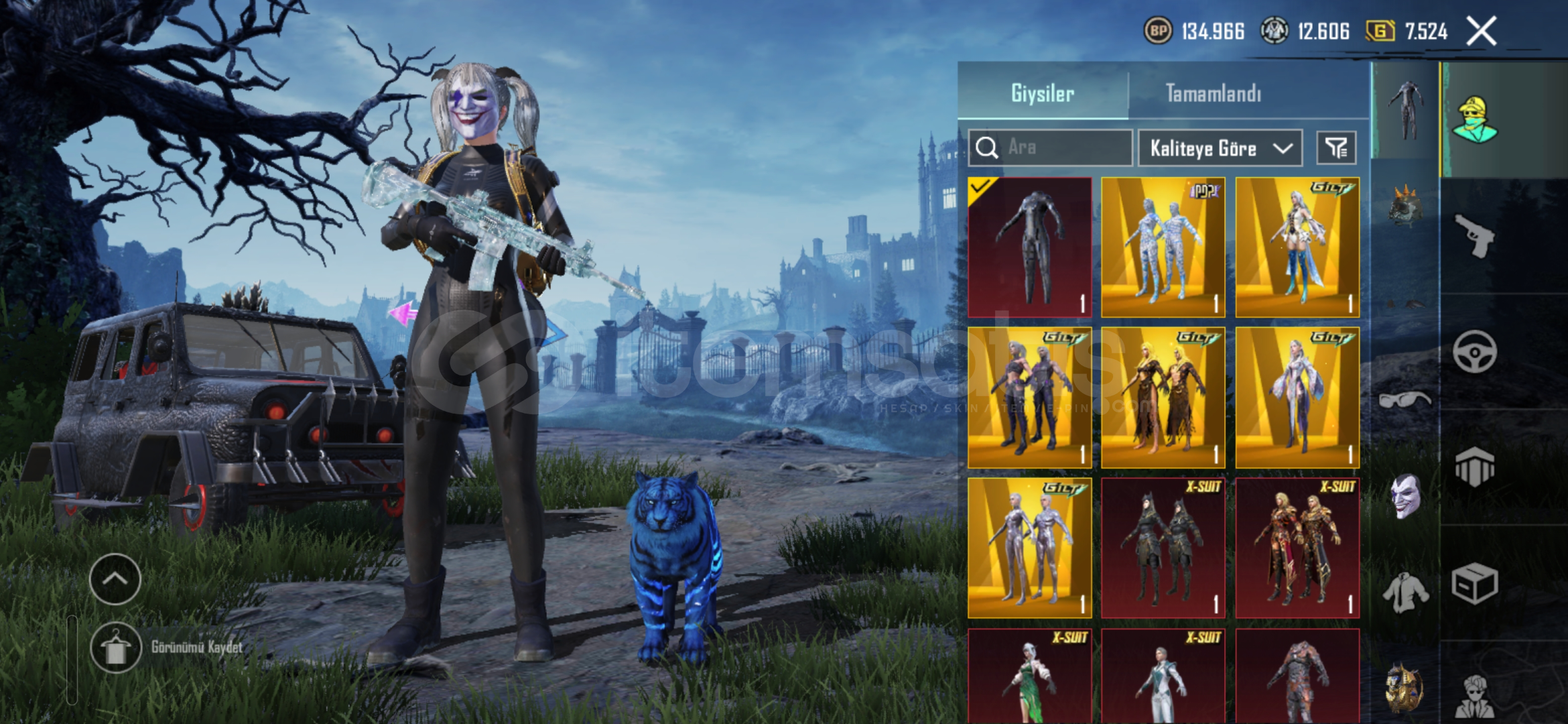
Task: Open the Tamamlandı tab
Action: click(1213, 93)
